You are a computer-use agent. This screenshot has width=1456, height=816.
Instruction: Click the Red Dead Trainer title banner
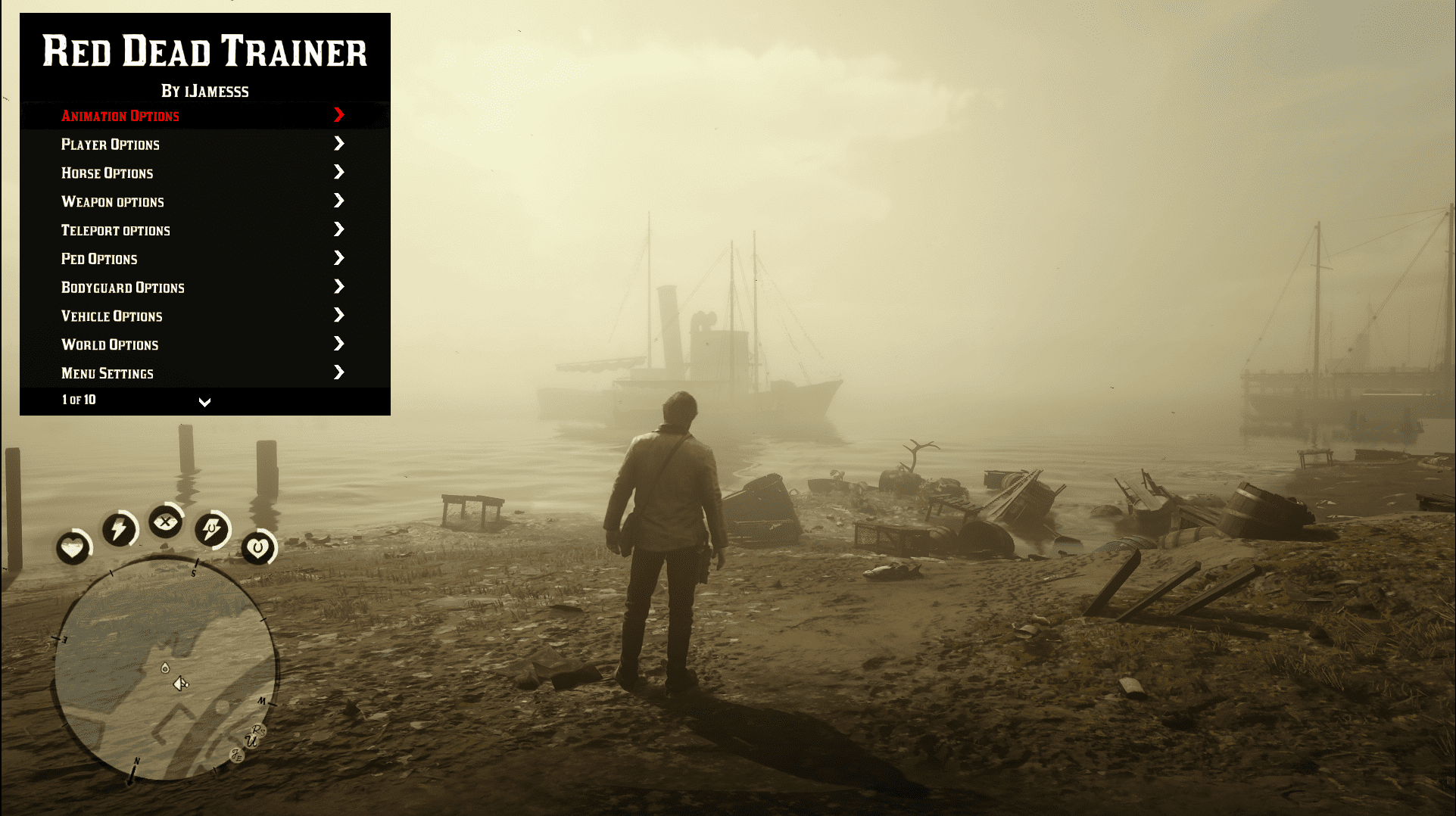(x=204, y=53)
